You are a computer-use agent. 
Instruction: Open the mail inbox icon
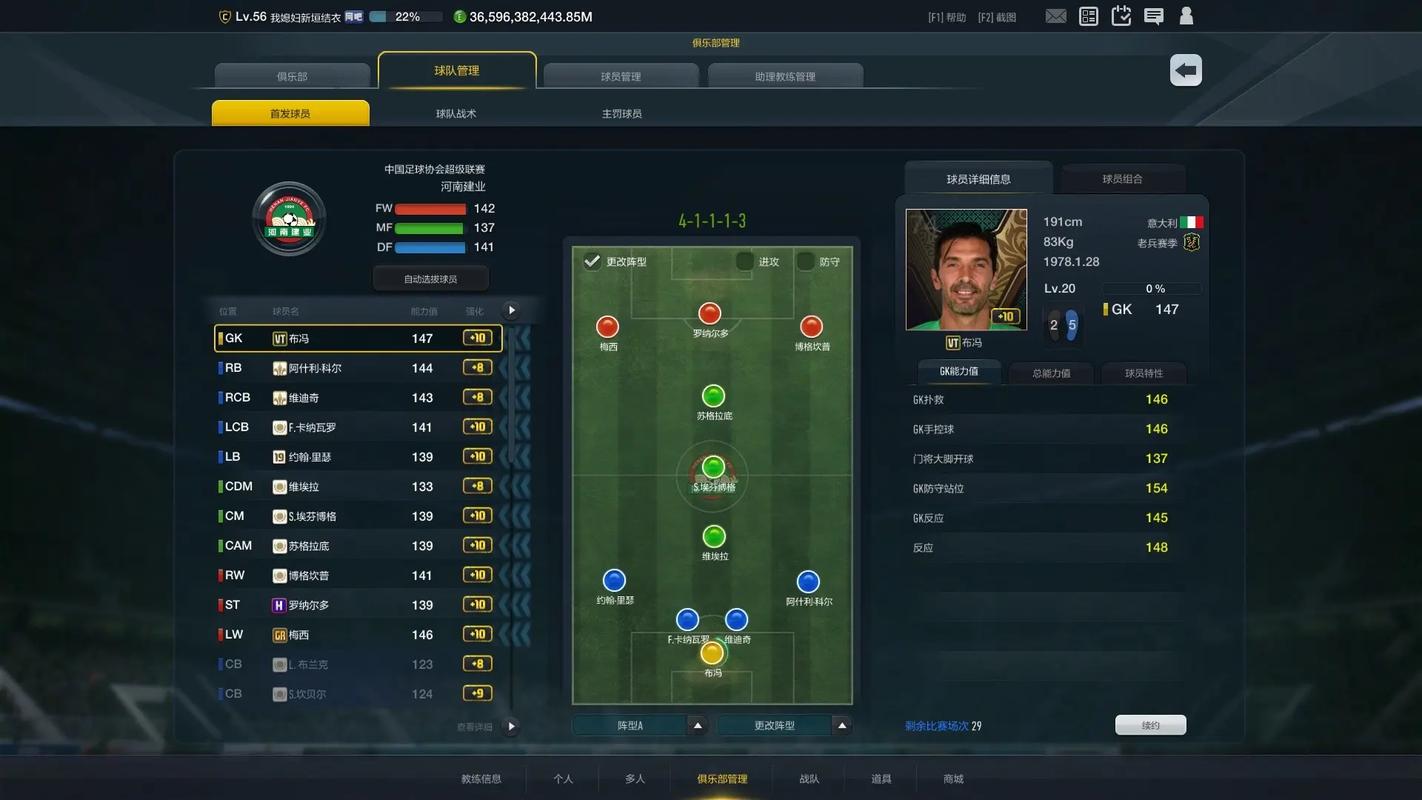[x=1055, y=16]
